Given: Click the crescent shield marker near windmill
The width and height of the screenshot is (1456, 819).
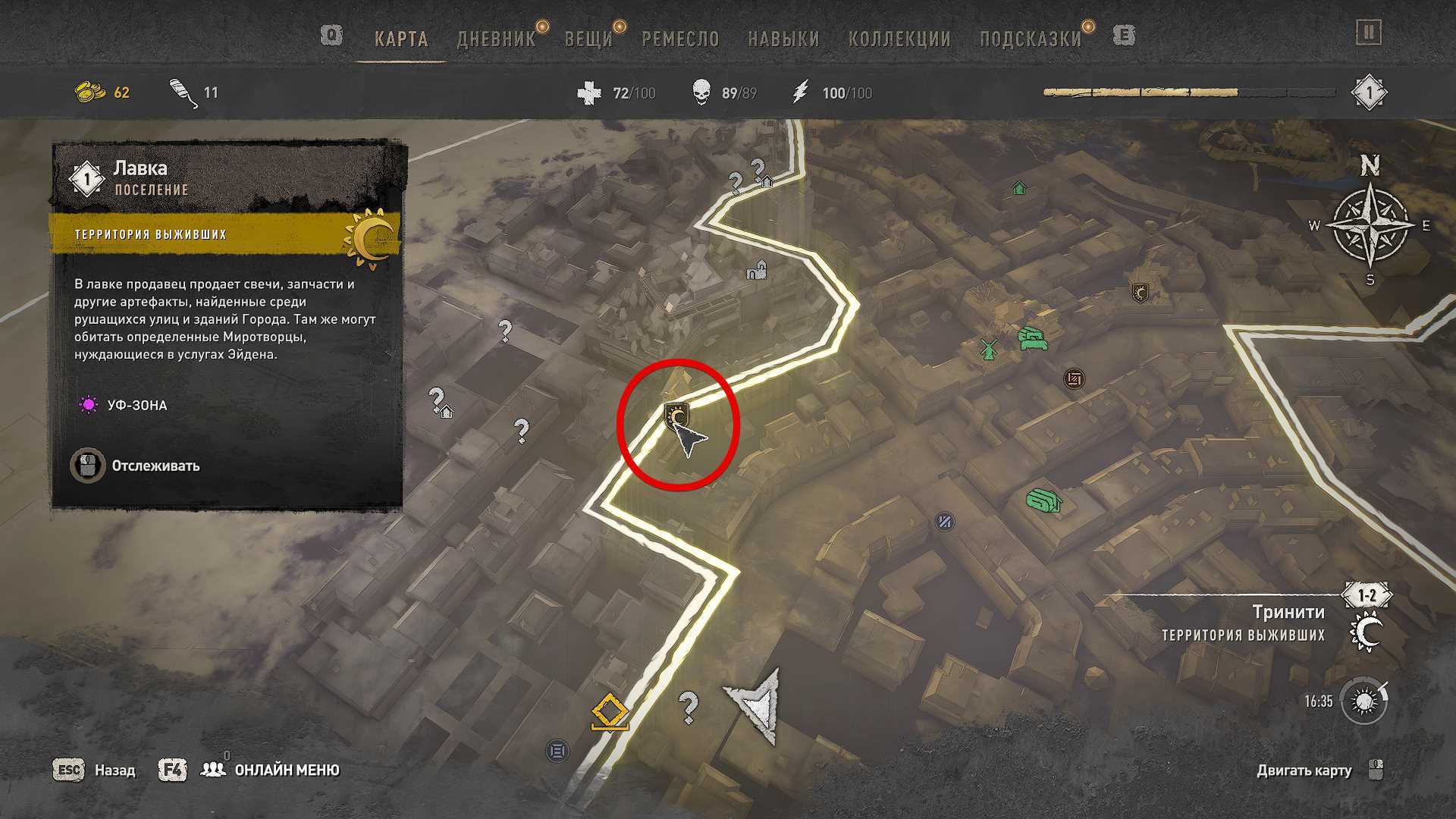Looking at the screenshot, I should pyautogui.click(x=1139, y=293).
